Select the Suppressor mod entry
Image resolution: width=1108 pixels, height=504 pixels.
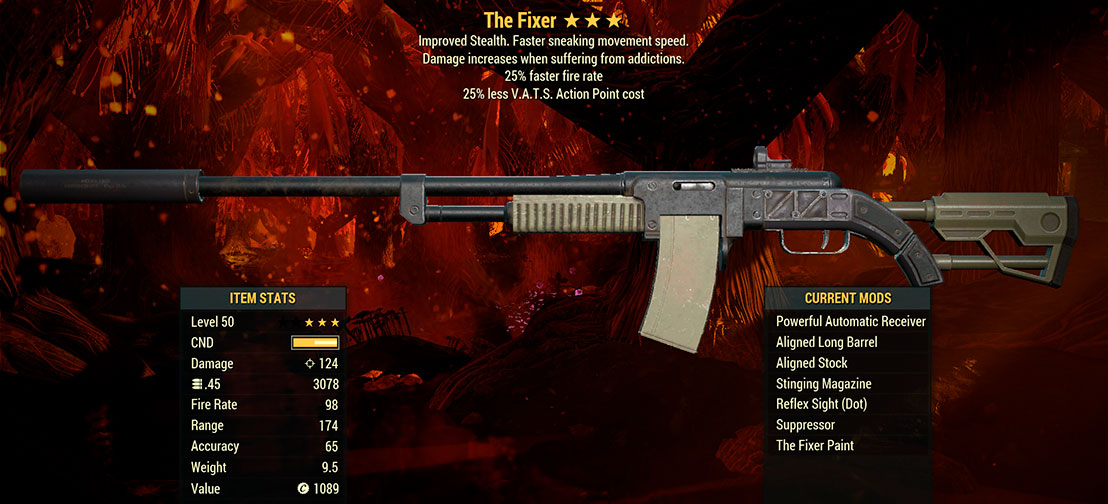coord(805,425)
